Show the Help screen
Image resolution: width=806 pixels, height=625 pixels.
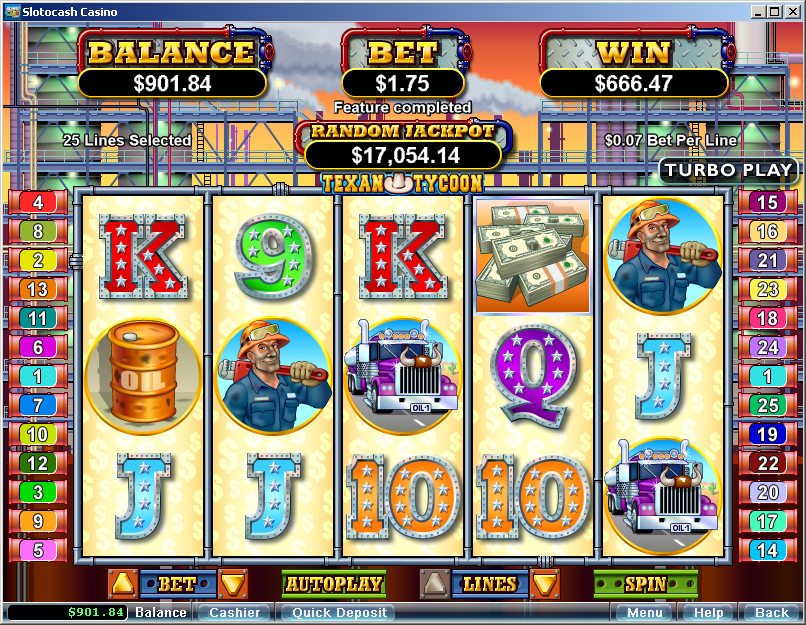[x=708, y=613]
